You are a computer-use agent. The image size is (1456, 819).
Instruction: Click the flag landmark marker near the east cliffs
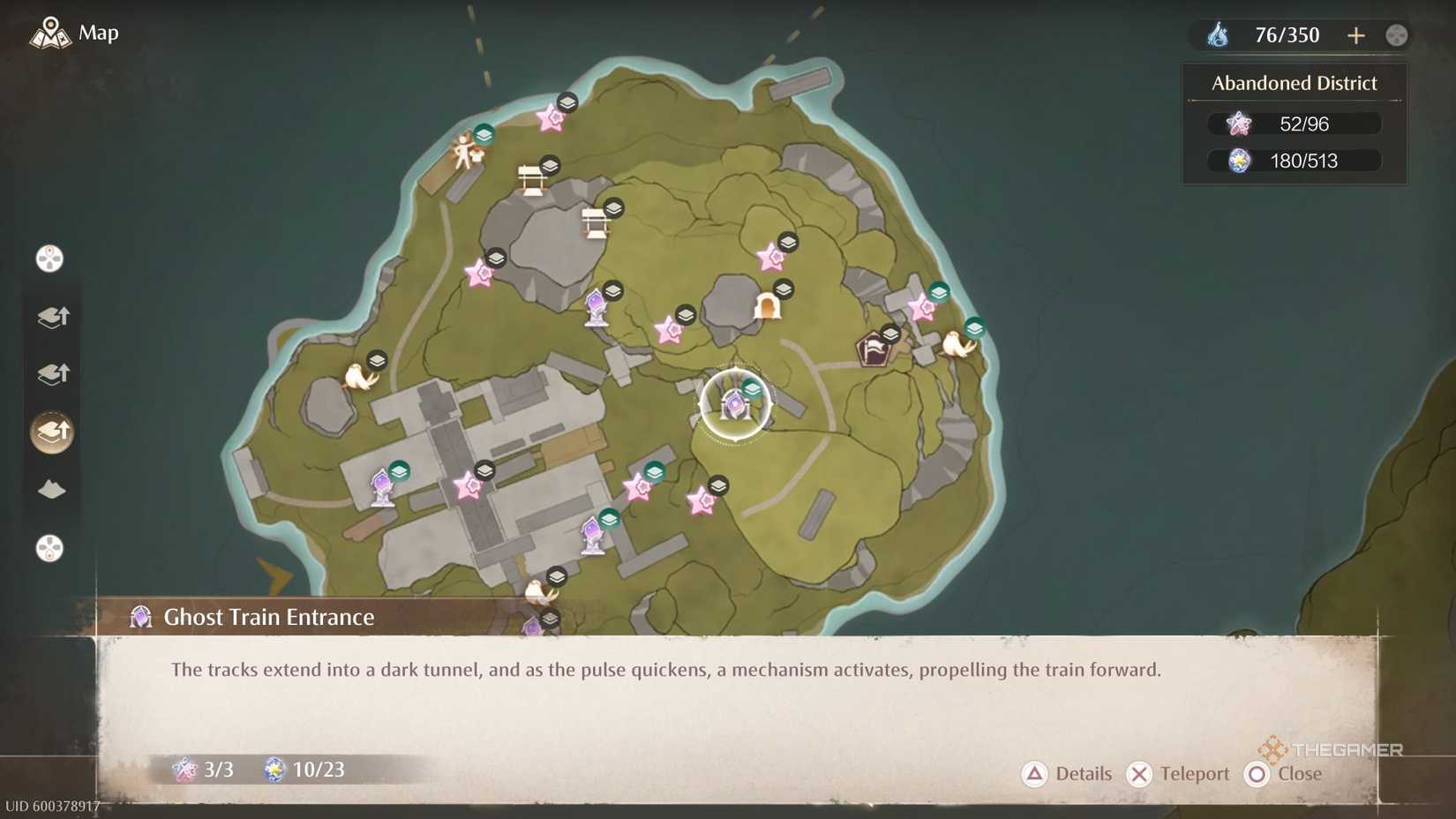(874, 346)
